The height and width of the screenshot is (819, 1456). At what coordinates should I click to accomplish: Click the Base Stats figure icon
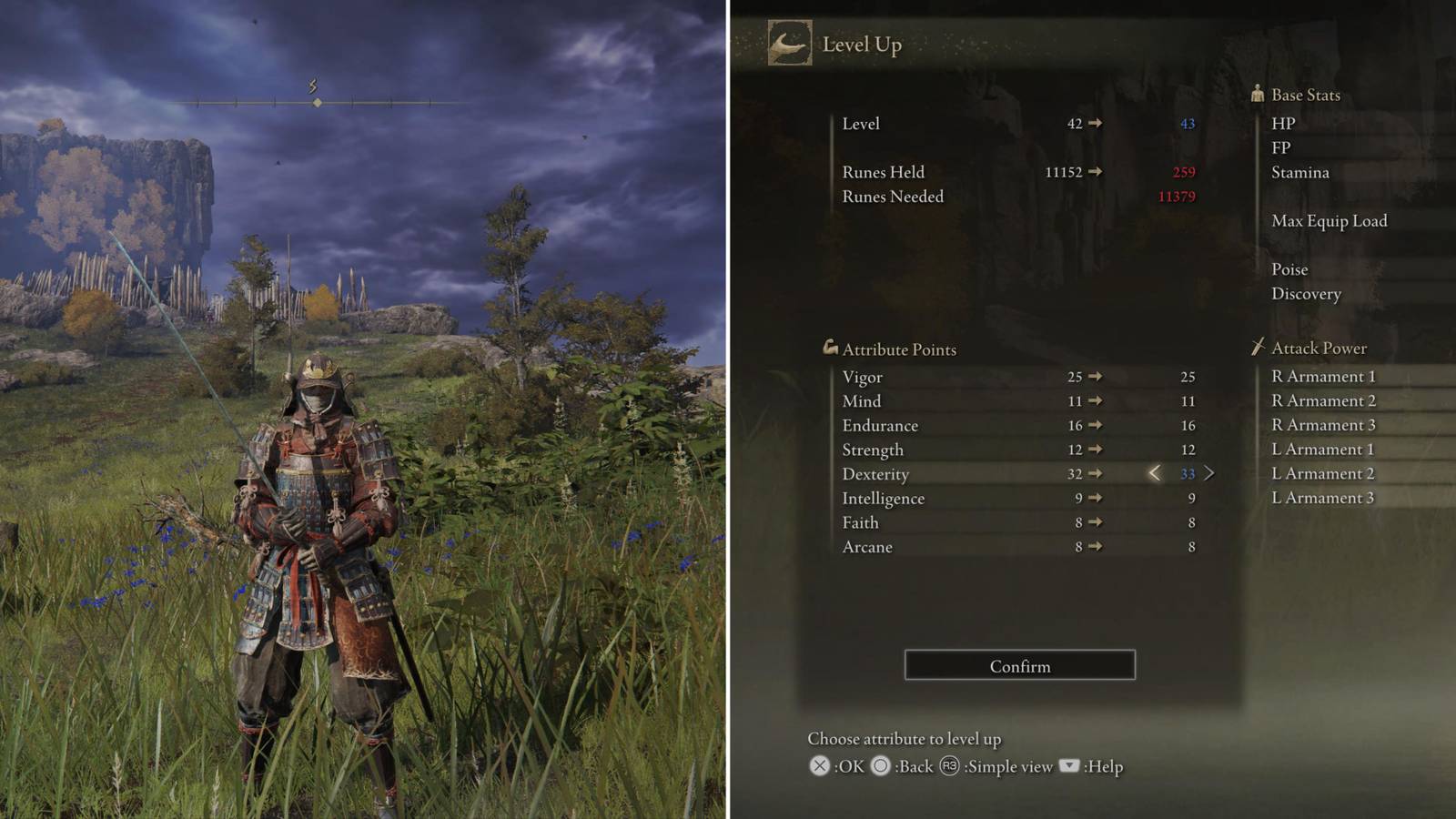click(1257, 94)
